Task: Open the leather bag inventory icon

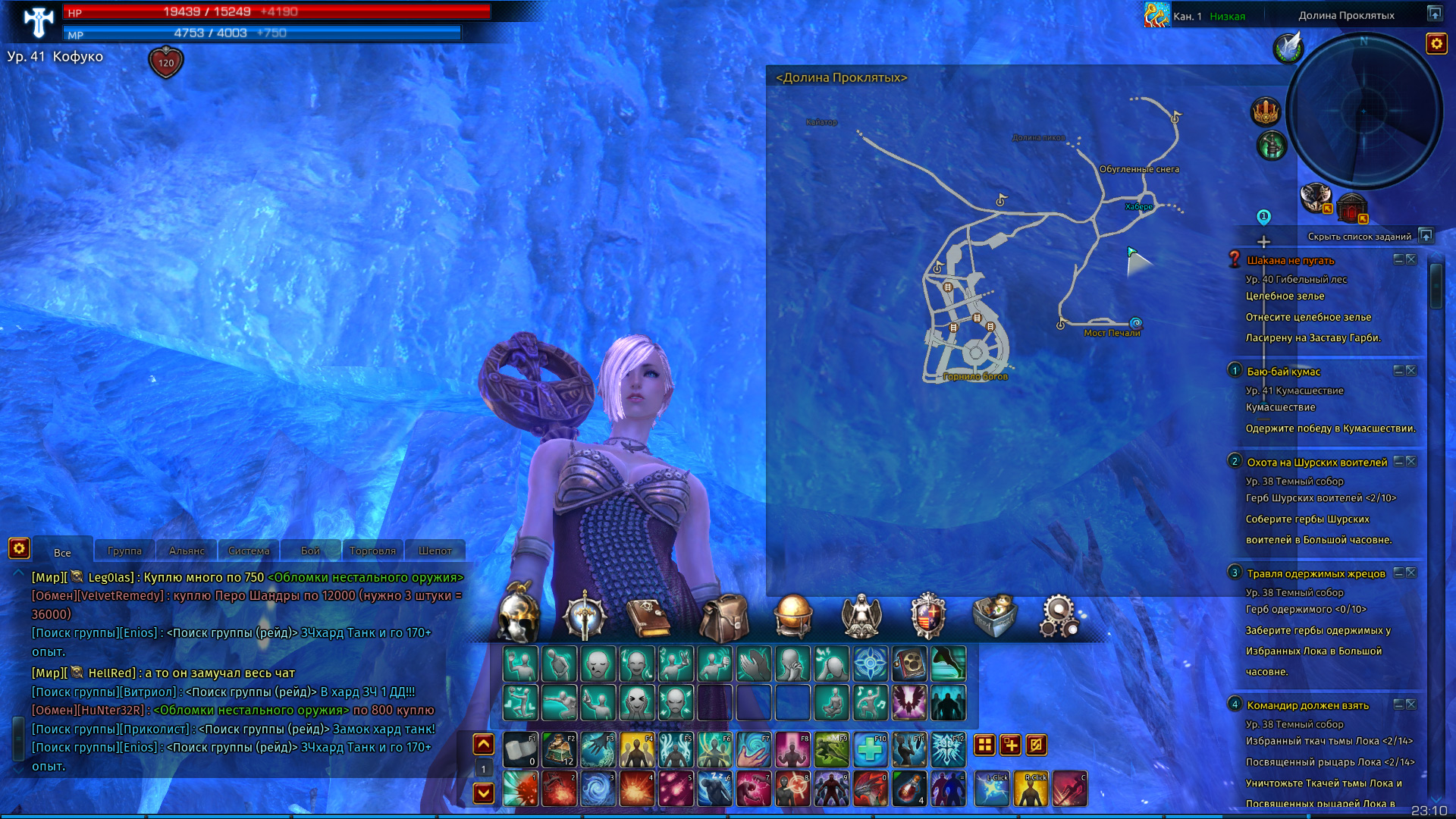Action: point(723,617)
